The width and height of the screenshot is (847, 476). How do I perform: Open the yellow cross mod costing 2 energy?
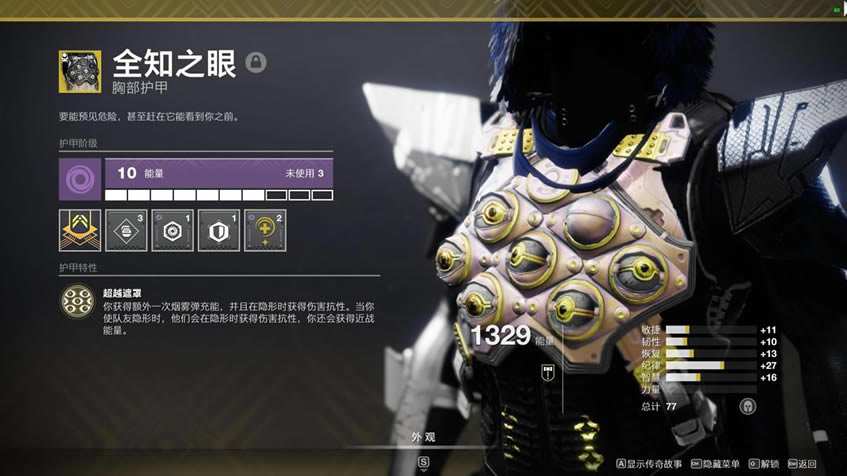point(264,230)
